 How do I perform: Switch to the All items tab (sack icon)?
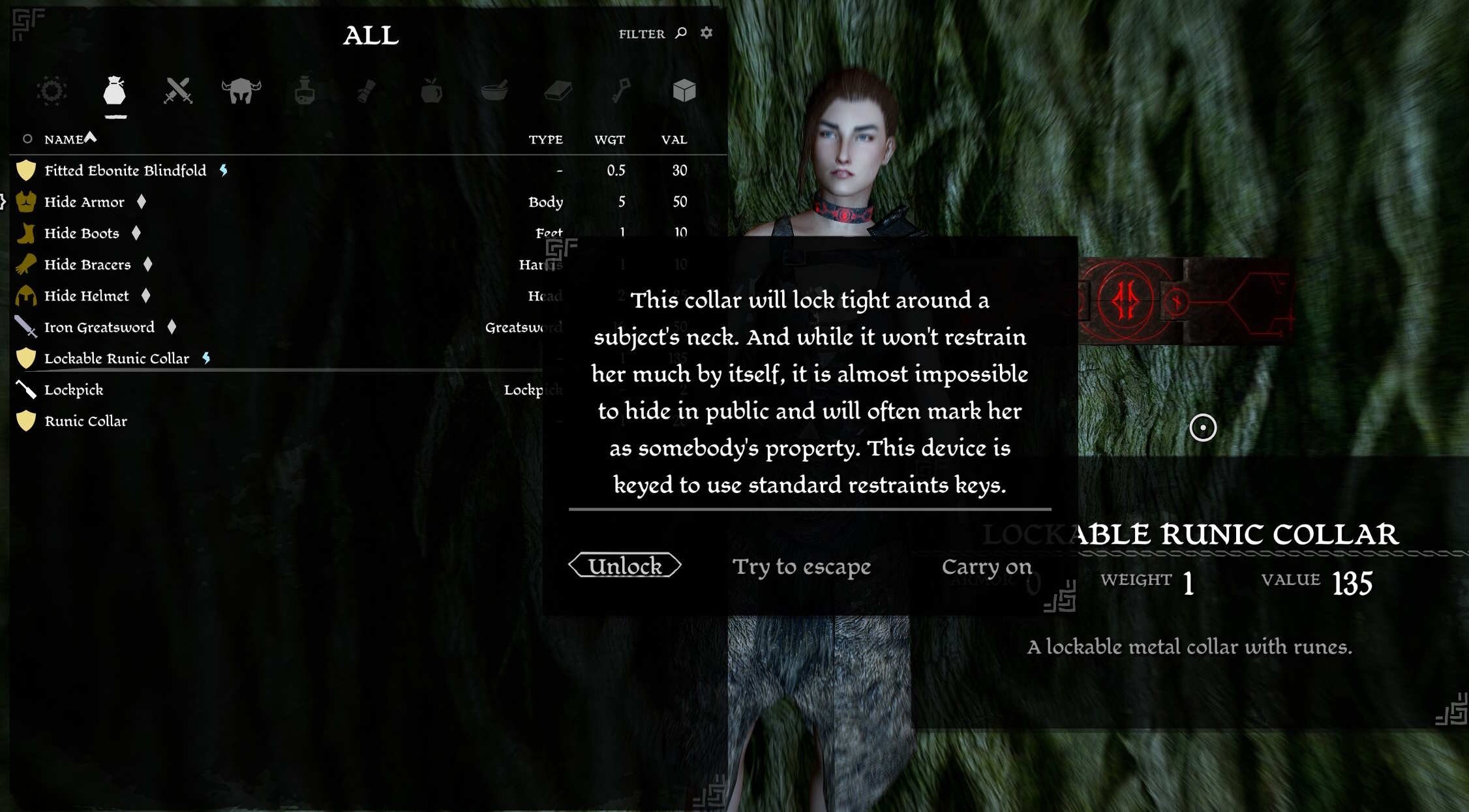point(114,91)
